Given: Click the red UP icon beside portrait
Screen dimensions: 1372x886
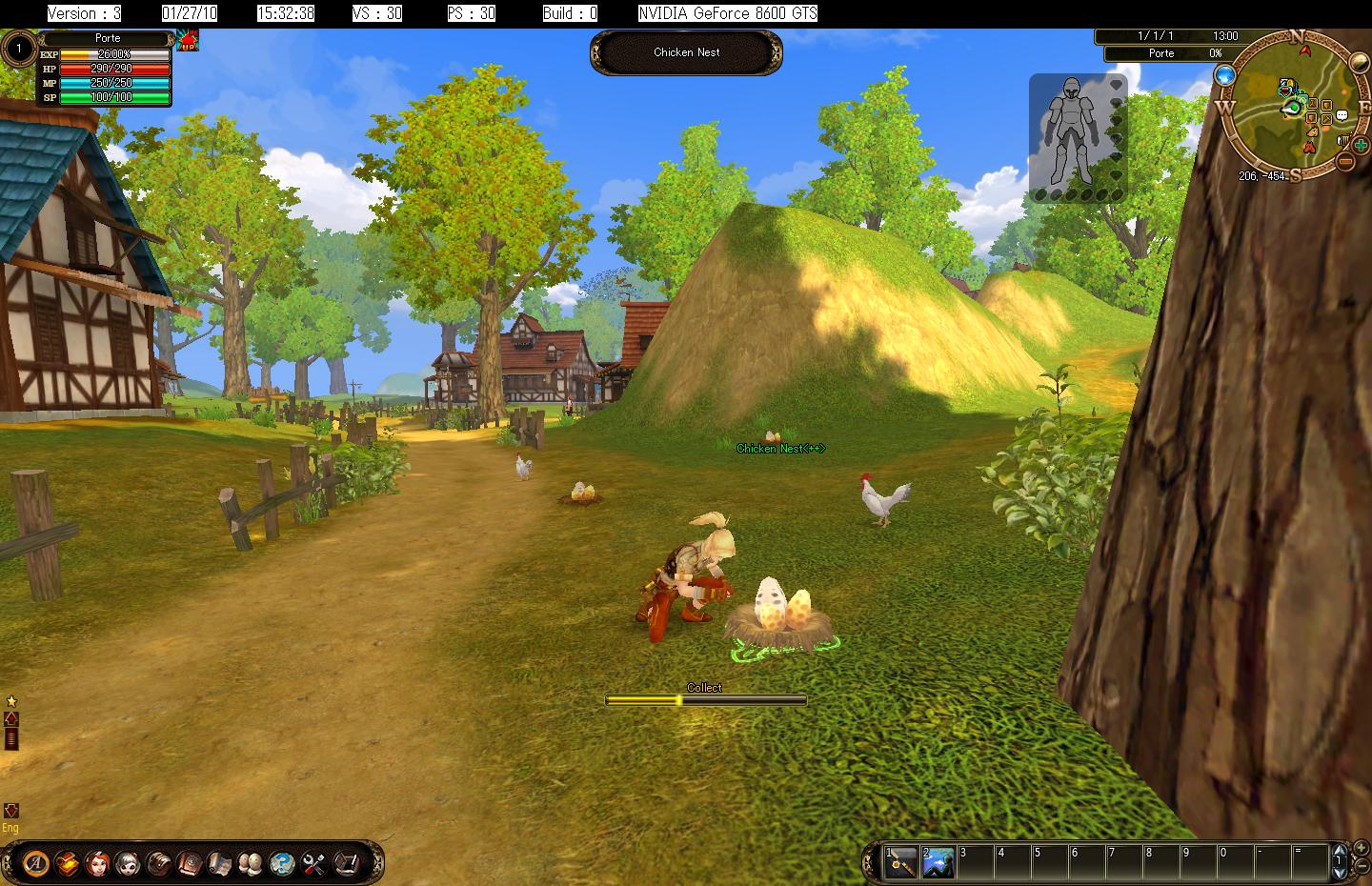Looking at the screenshot, I should (188, 41).
